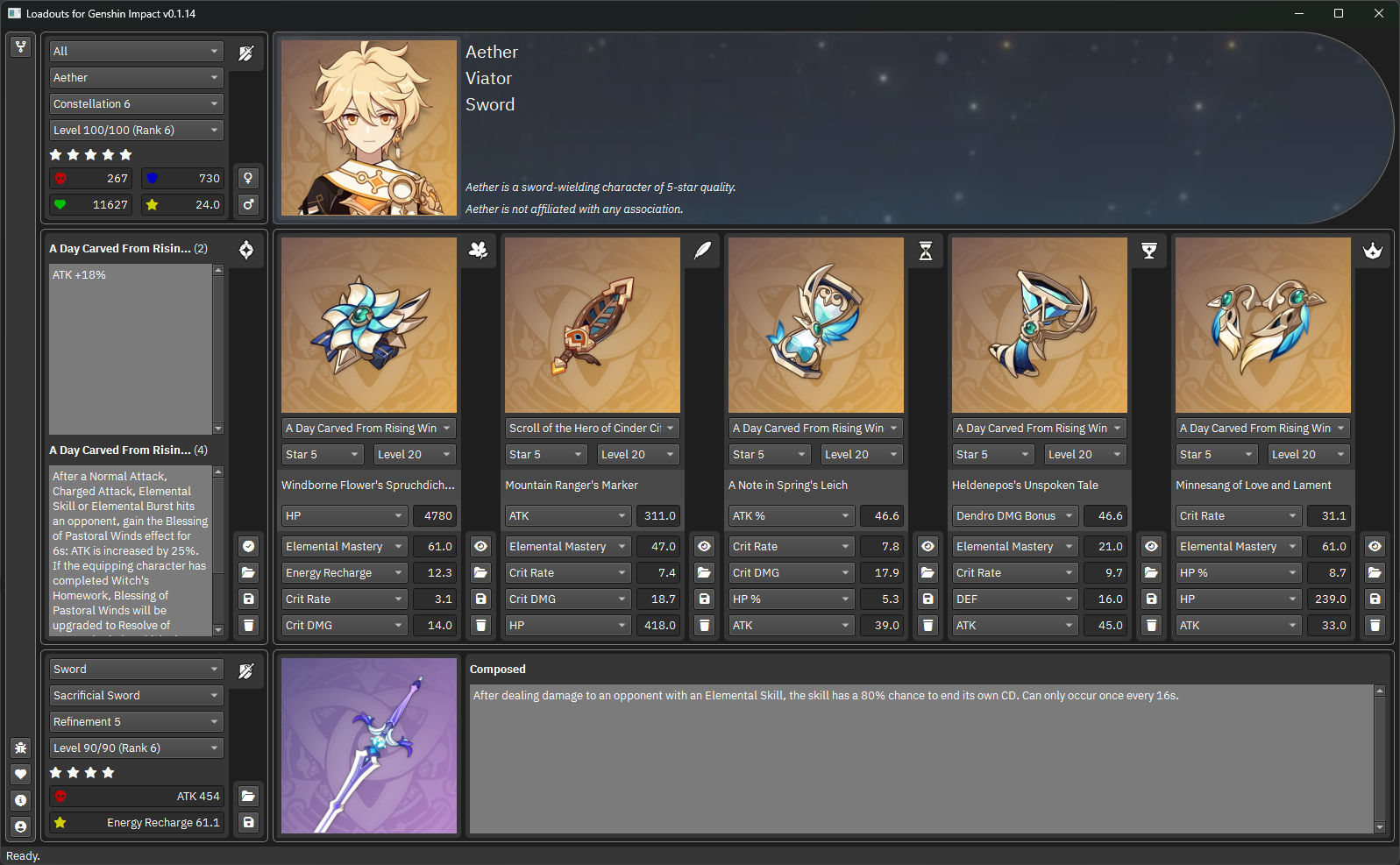Image resolution: width=1400 pixels, height=865 pixels.
Task: Open the Aether character dropdown
Action: (136, 78)
